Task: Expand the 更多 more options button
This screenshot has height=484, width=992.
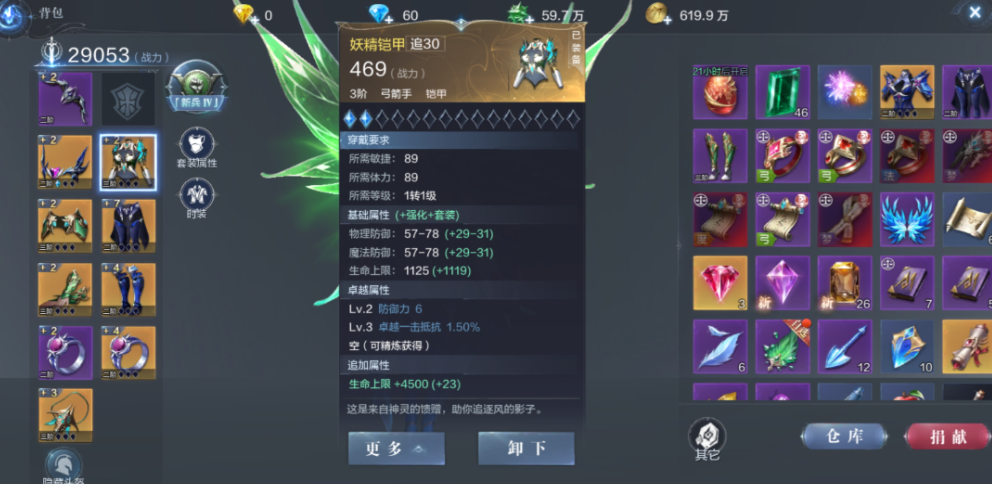Action: [x=396, y=448]
